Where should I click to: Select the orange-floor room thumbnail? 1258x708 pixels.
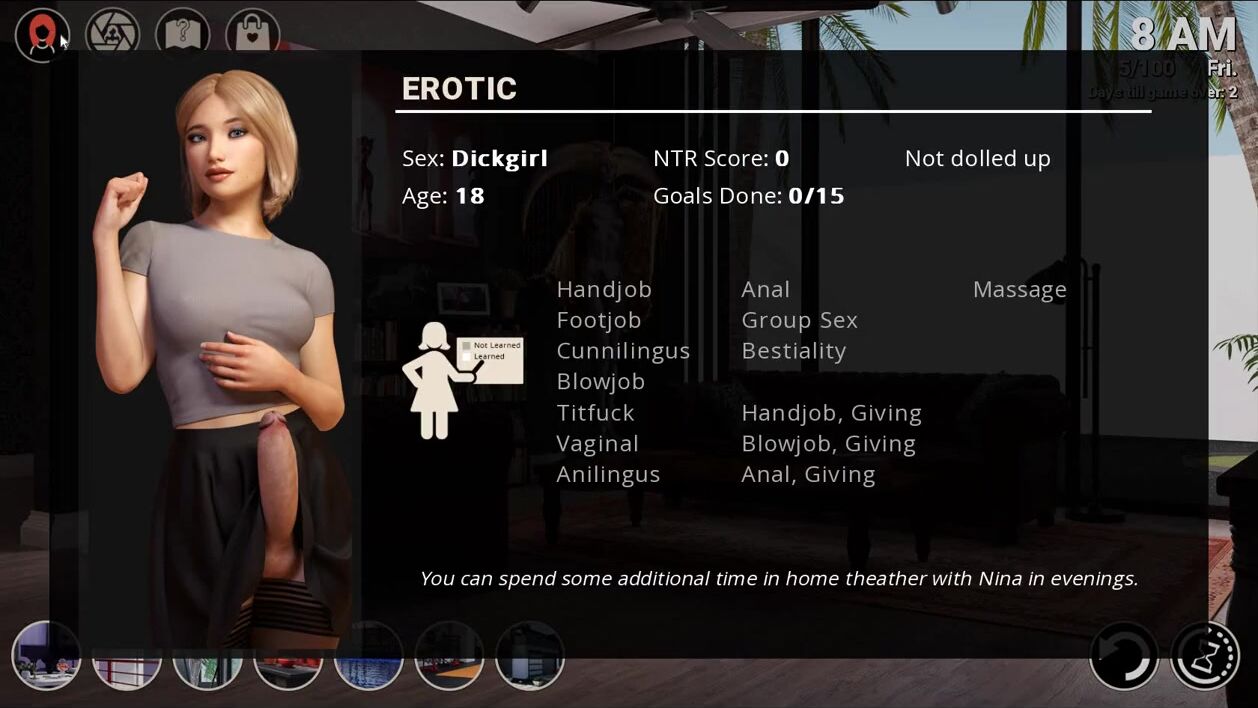click(449, 656)
